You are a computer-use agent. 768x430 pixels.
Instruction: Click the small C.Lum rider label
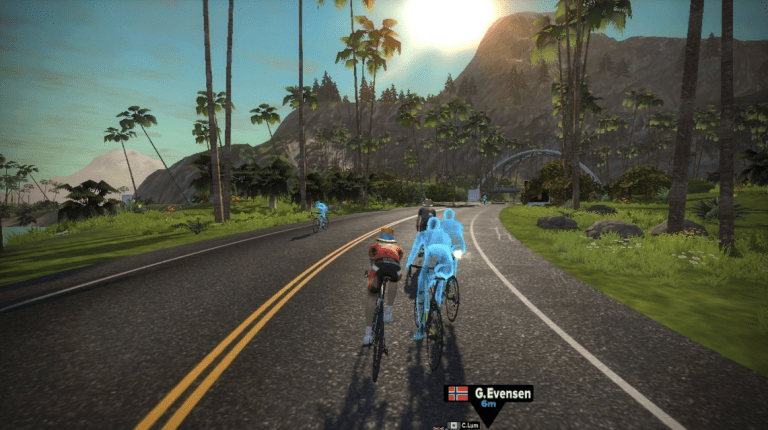coord(467,424)
